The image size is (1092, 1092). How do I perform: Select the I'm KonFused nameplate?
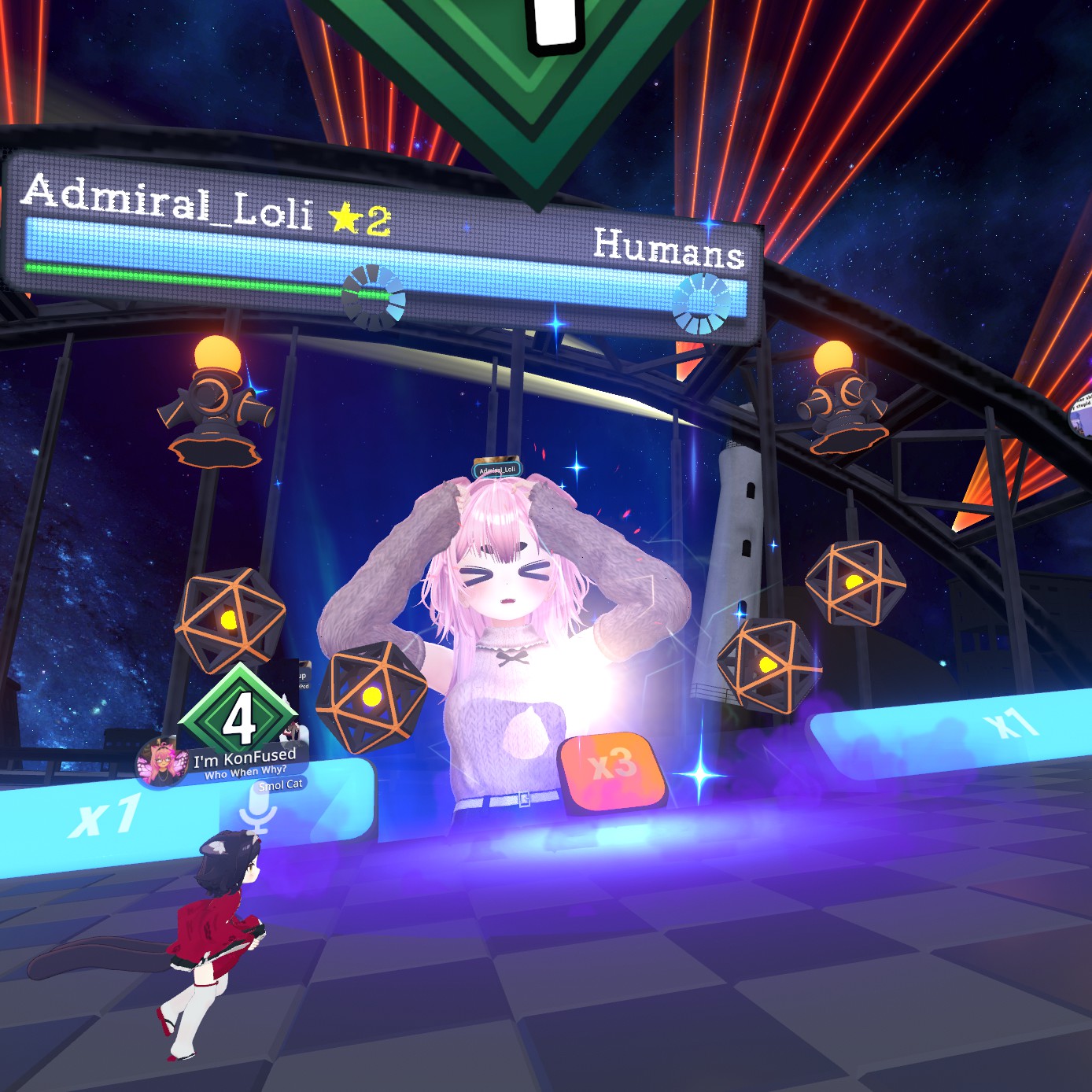point(244,761)
